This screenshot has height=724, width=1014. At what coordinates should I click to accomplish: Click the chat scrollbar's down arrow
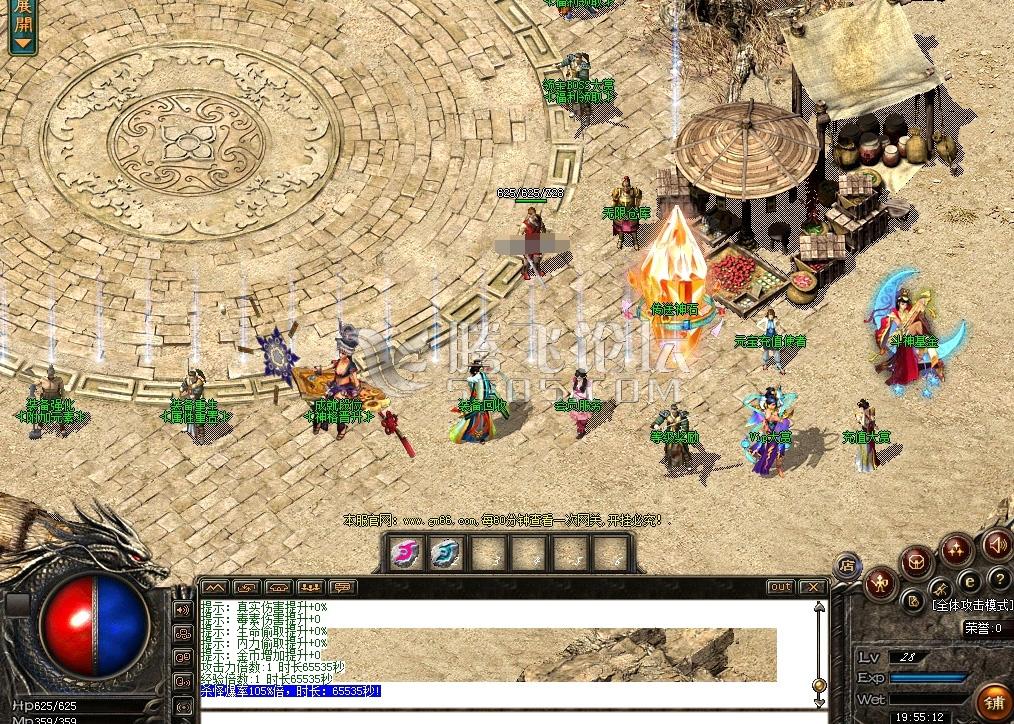click(x=821, y=702)
